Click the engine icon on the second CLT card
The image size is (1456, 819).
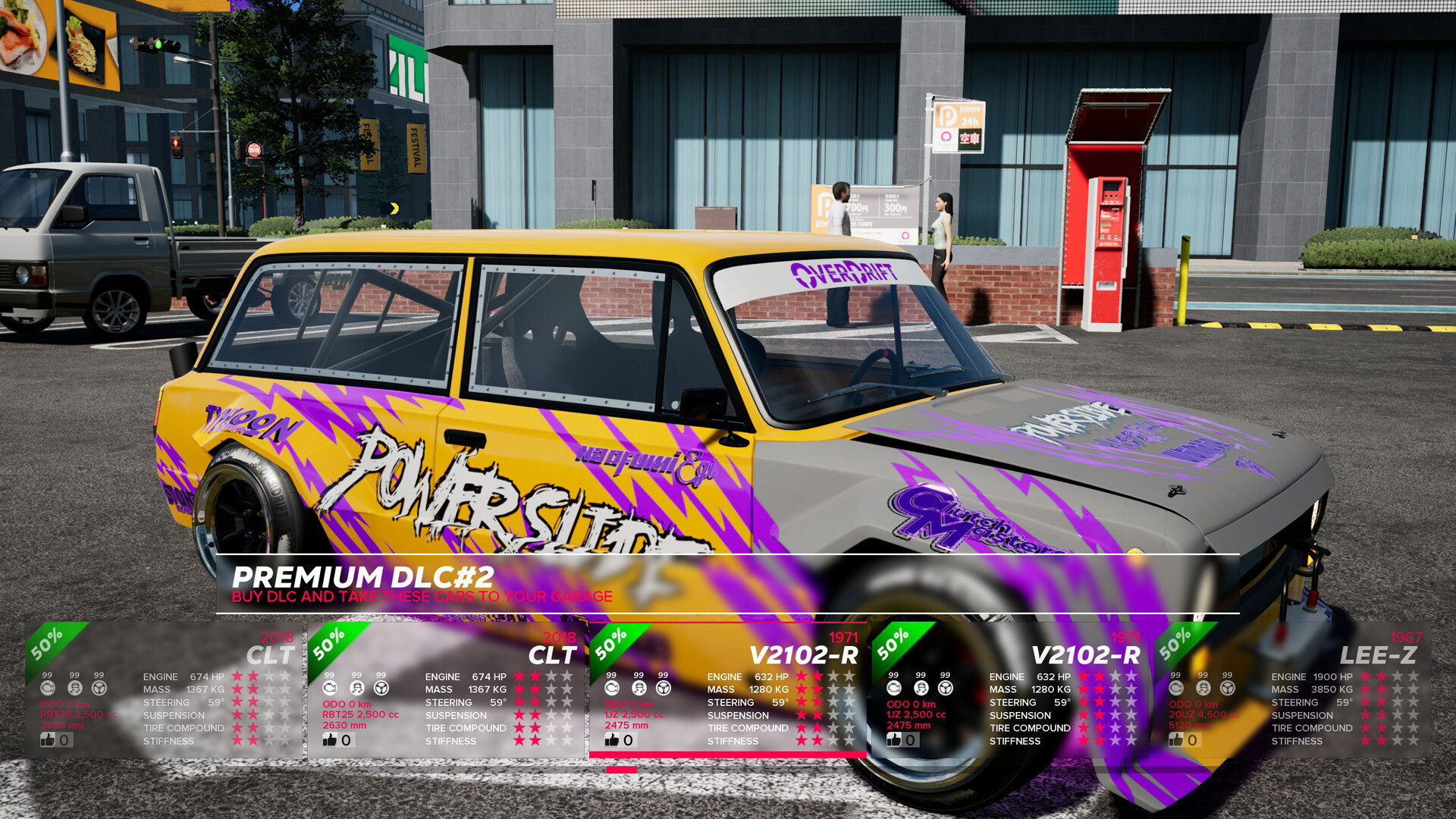tap(328, 689)
